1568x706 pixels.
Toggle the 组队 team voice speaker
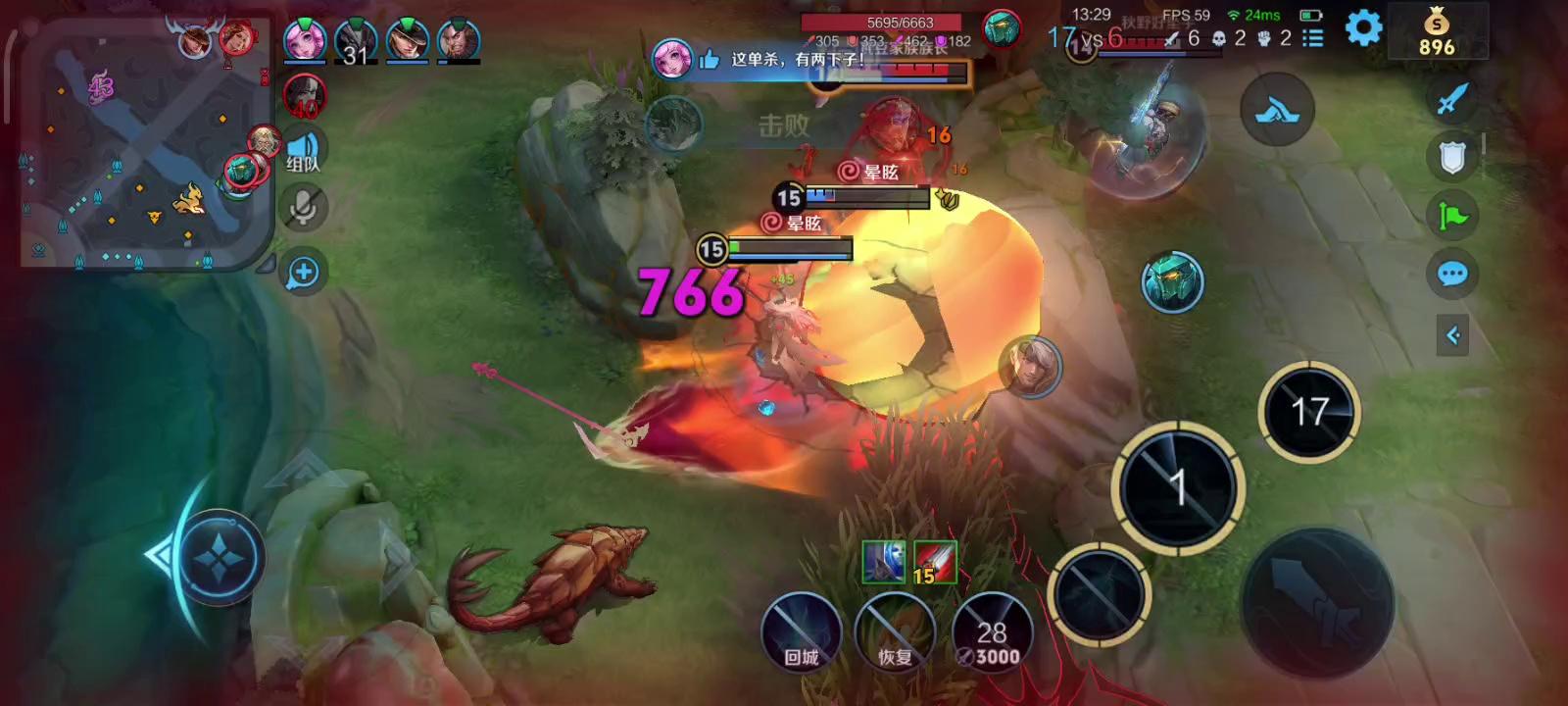[x=304, y=152]
